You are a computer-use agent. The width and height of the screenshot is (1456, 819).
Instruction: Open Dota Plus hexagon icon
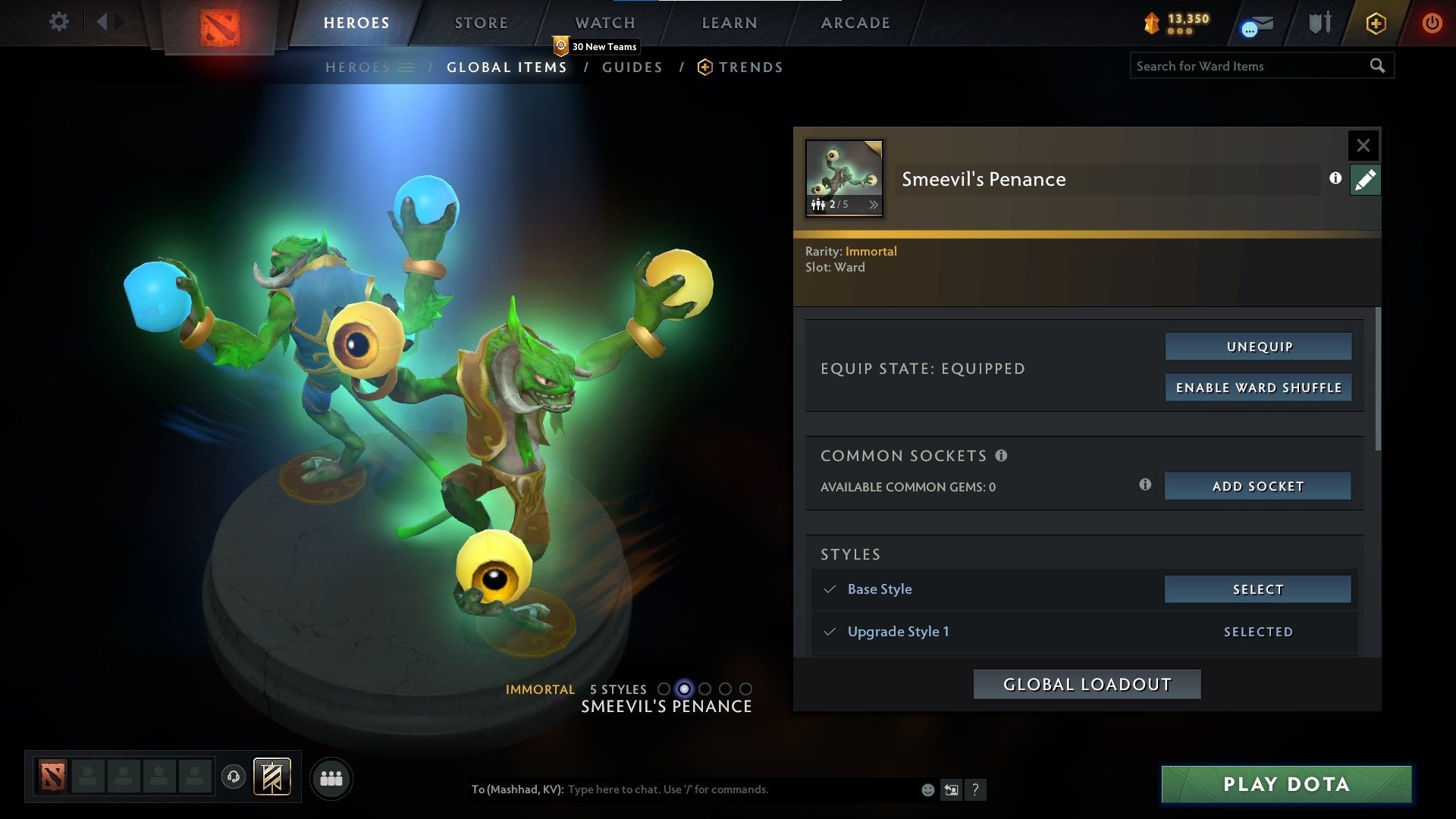tap(1376, 23)
